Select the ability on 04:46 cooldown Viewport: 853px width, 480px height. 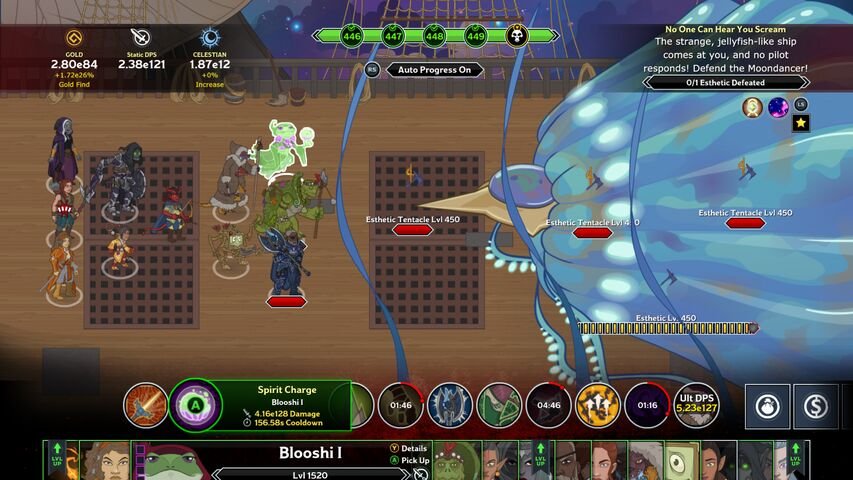[x=548, y=405]
